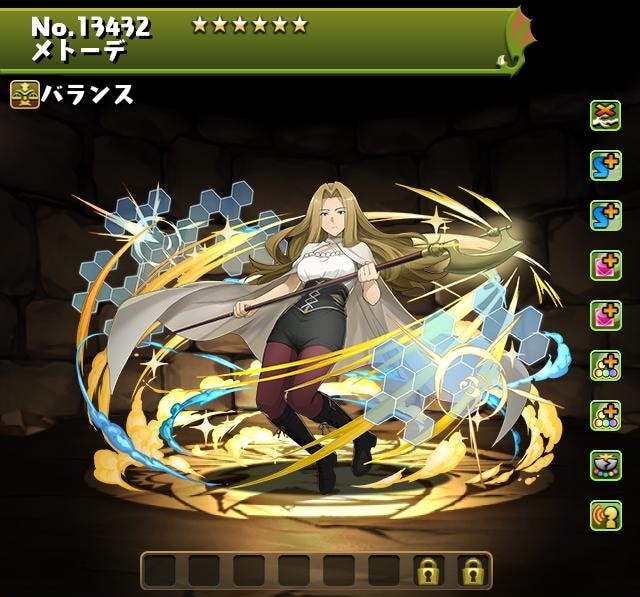Open the orange sound-wave awakening icon
640x597 pixels.
point(604,515)
